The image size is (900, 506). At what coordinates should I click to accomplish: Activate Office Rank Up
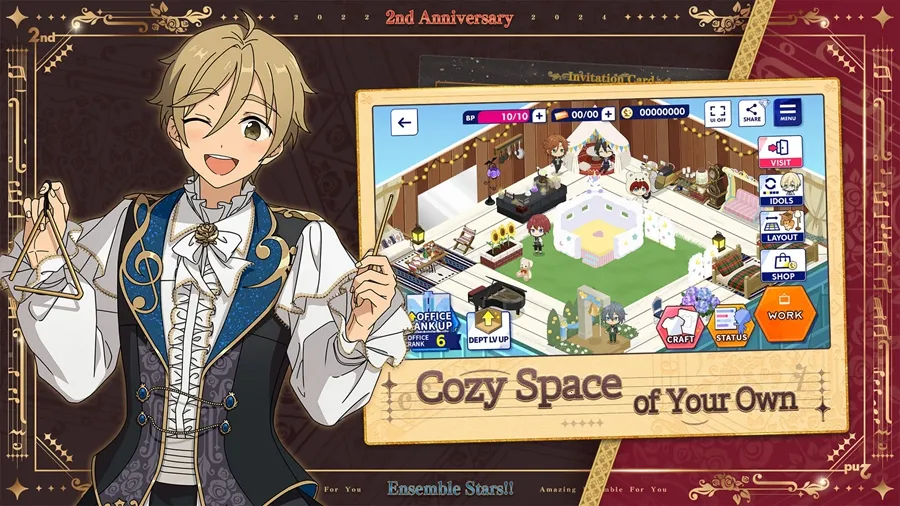tap(432, 323)
